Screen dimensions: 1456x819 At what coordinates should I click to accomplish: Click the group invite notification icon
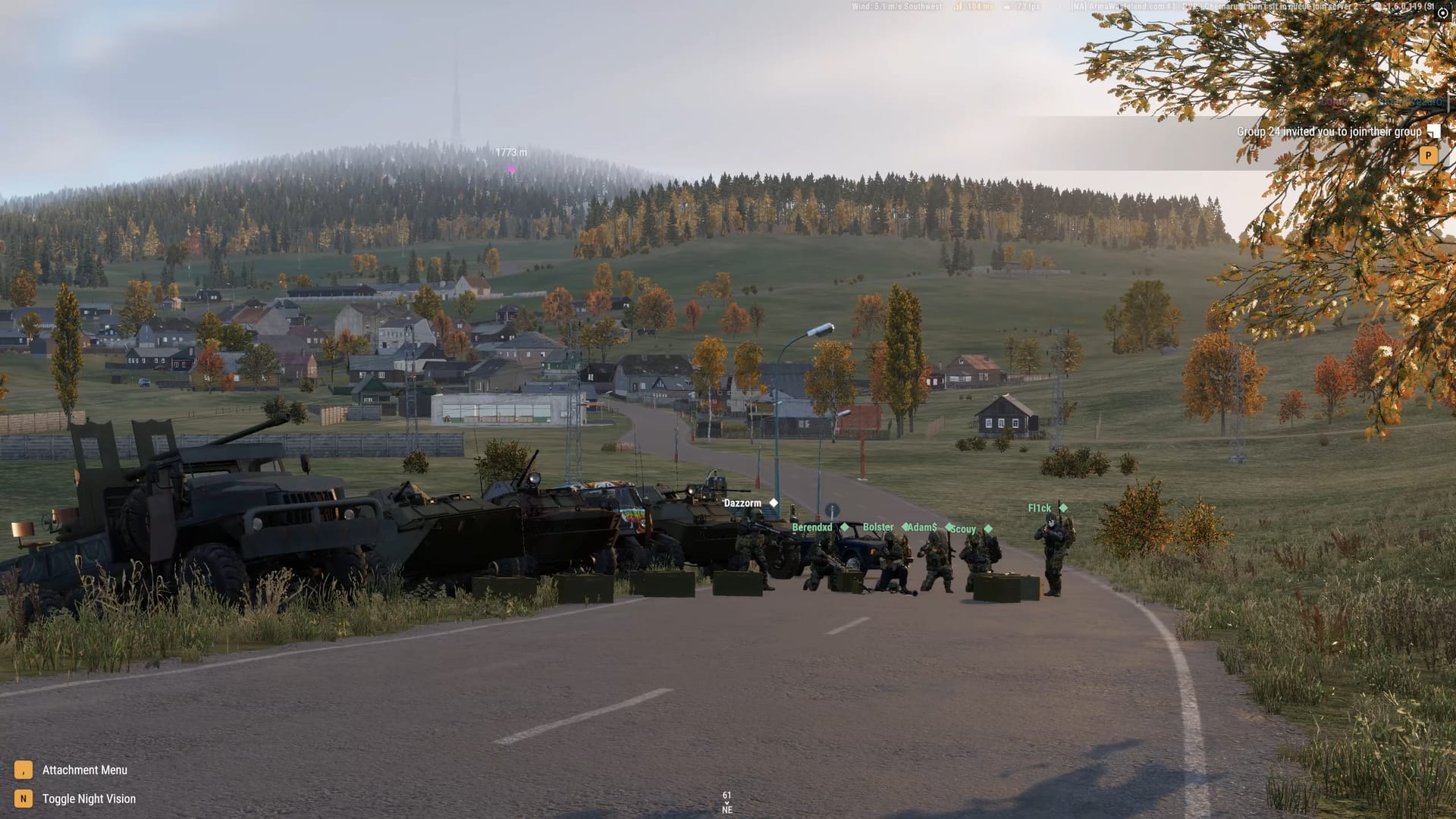point(1434,131)
